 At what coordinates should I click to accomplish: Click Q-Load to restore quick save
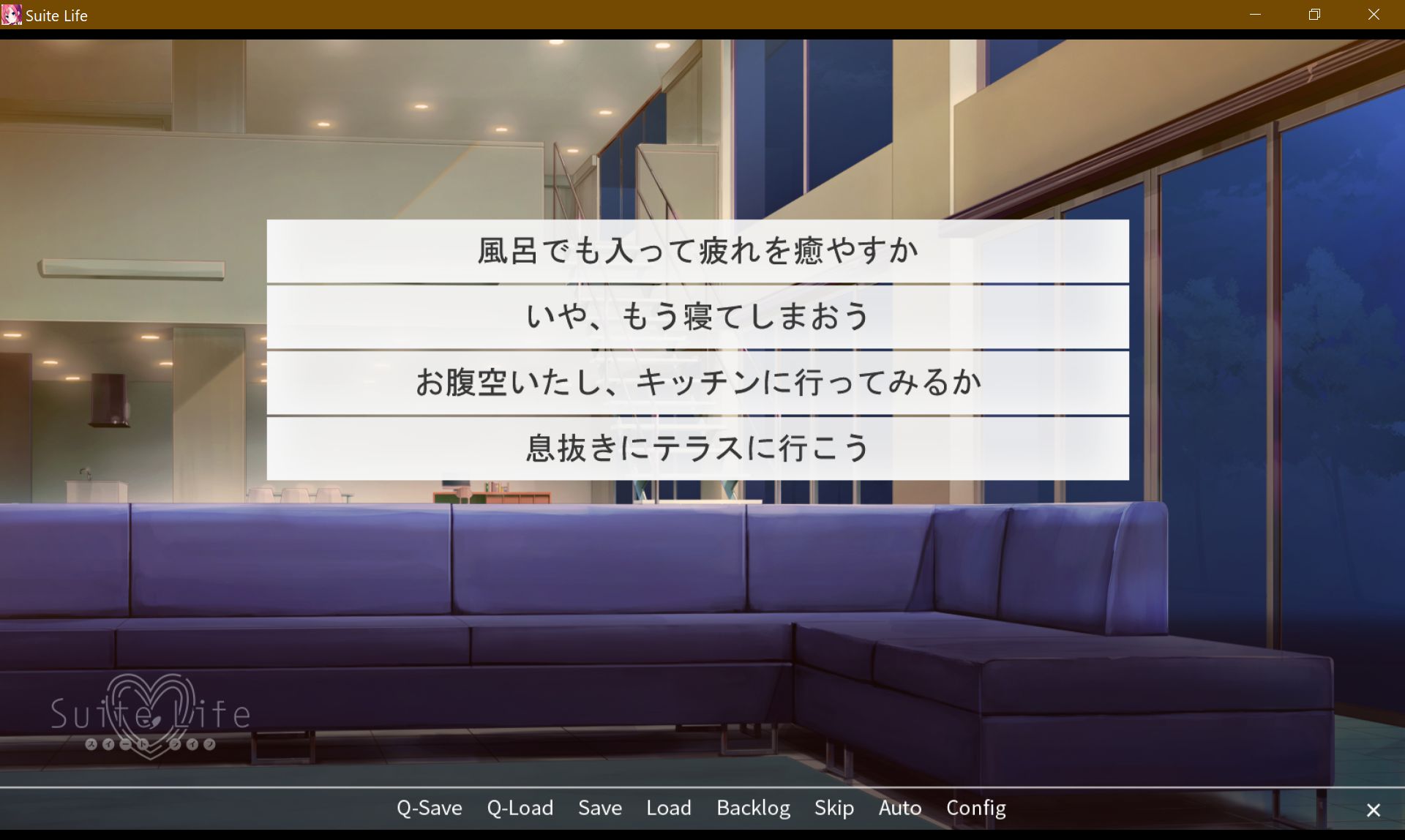click(520, 808)
